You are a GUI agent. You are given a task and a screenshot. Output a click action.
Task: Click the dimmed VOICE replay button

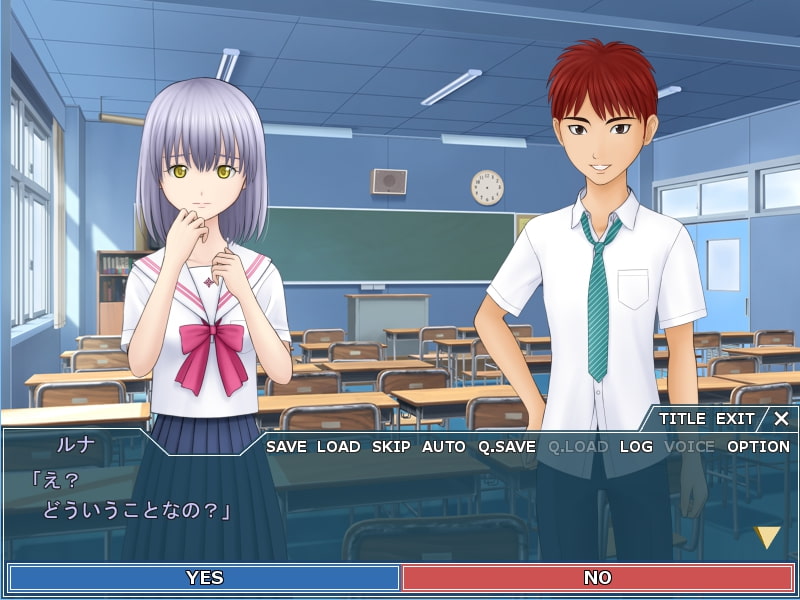690,447
